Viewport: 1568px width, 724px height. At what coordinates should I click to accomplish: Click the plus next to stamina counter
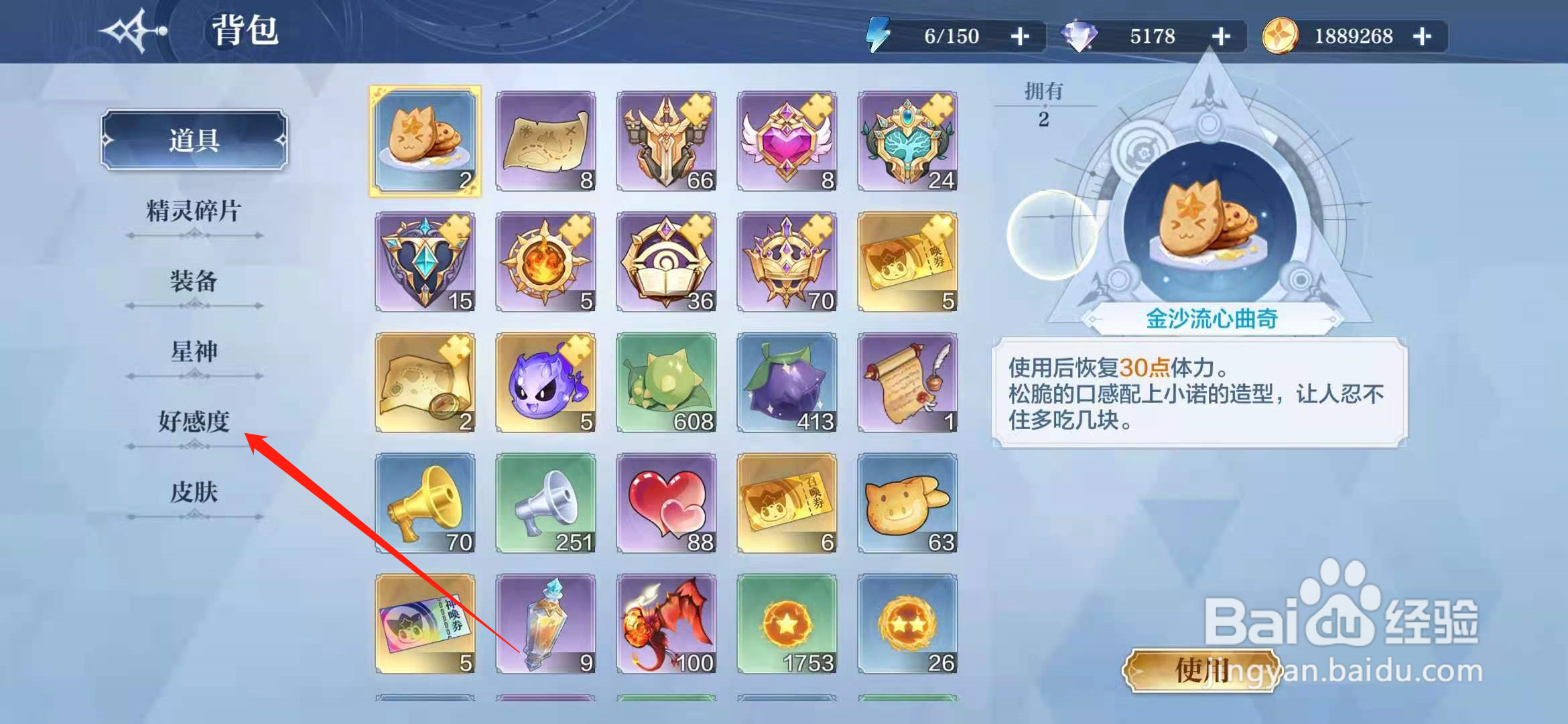click(1021, 36)
